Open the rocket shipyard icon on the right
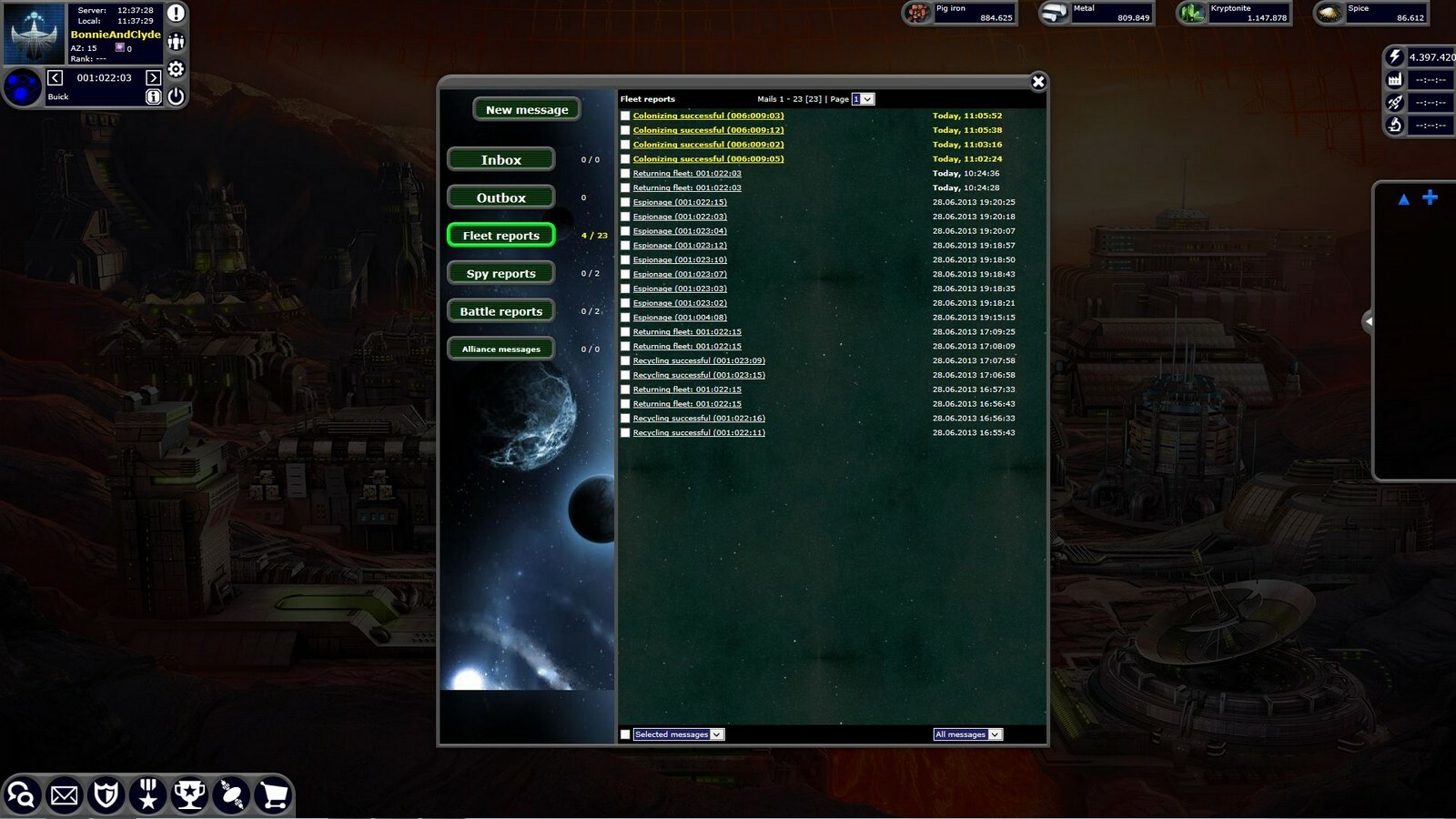Image resolution: width=1456 pixels, height=819 pixels. click(x=1393, y=103)
